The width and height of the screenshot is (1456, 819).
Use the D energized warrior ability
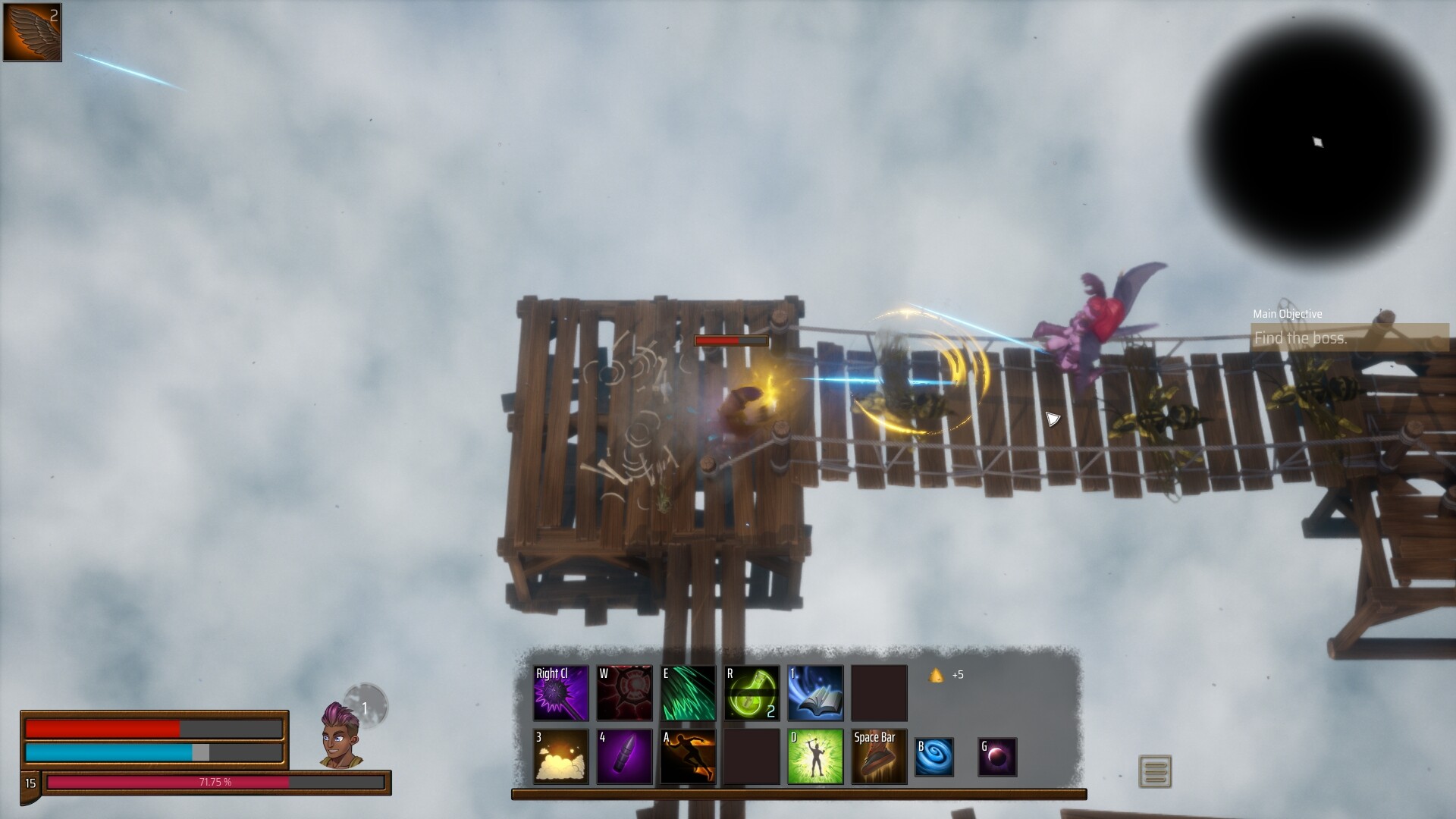point(815,756)
